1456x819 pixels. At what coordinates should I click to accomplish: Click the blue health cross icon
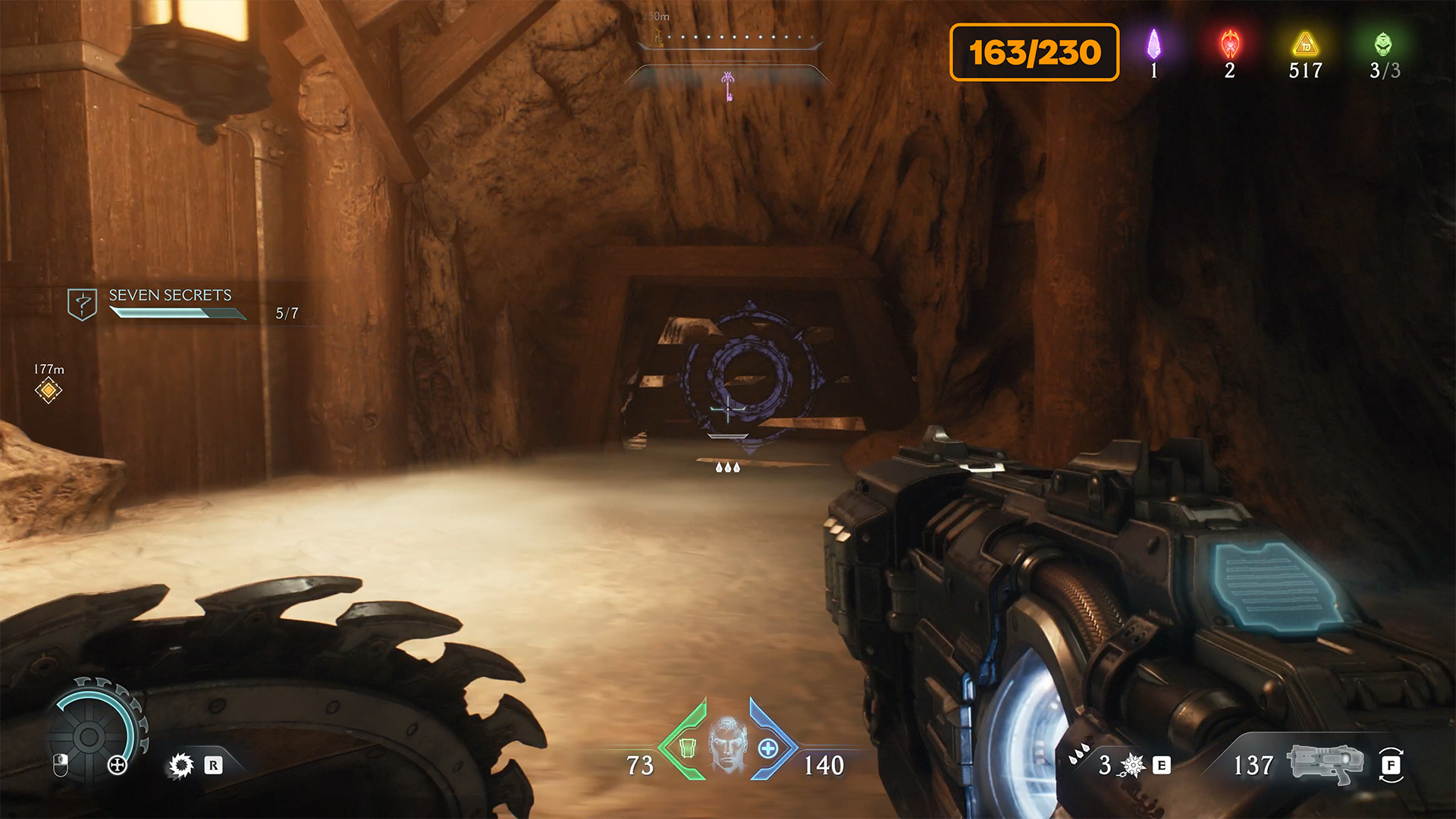(x=767, y=748)
